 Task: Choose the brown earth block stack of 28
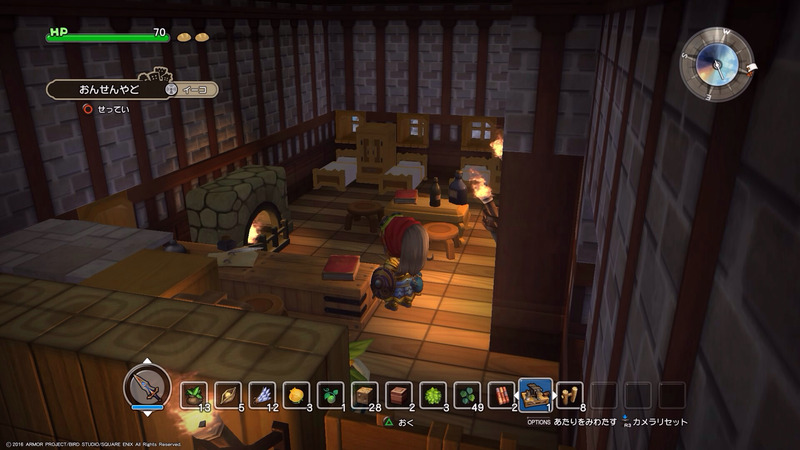pyautogui.click(x=364, y=395)
